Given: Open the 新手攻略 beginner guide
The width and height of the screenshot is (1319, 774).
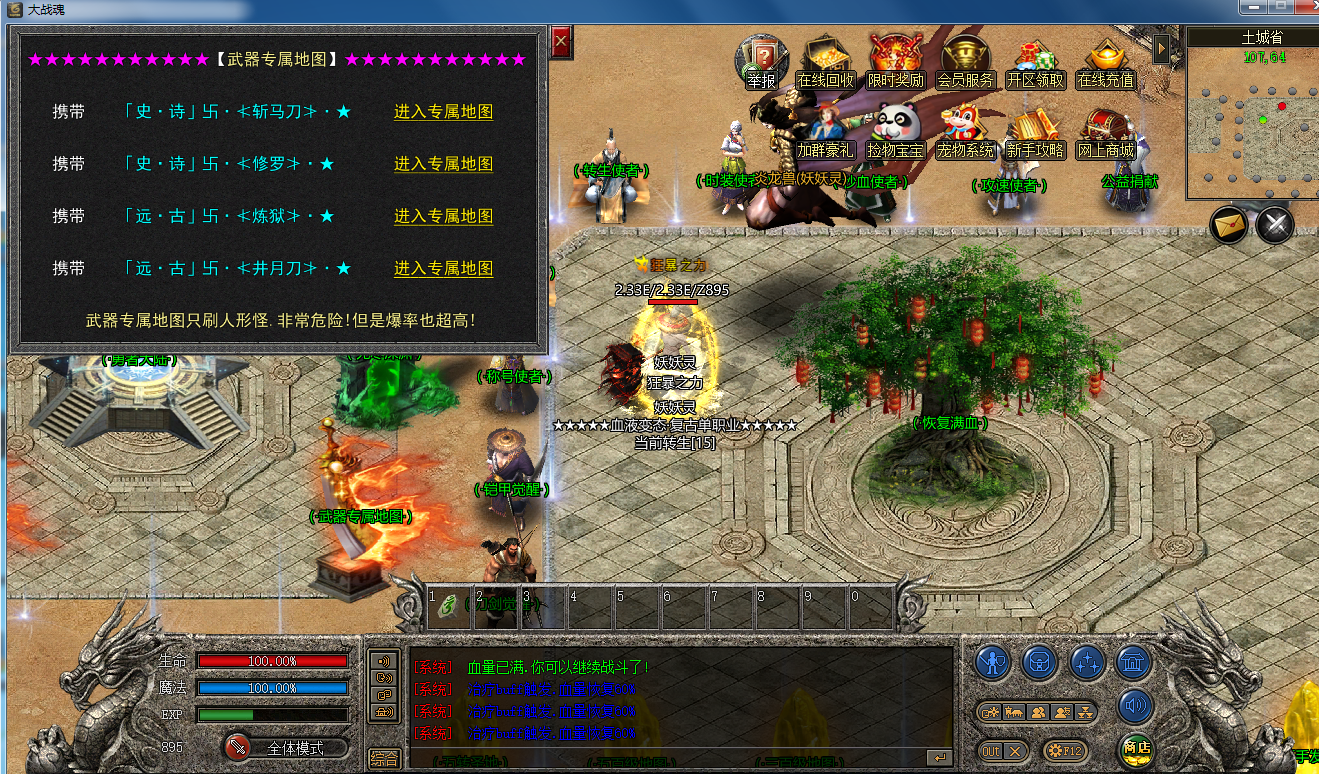Looking at the screenshot, I should (1035, 132).
